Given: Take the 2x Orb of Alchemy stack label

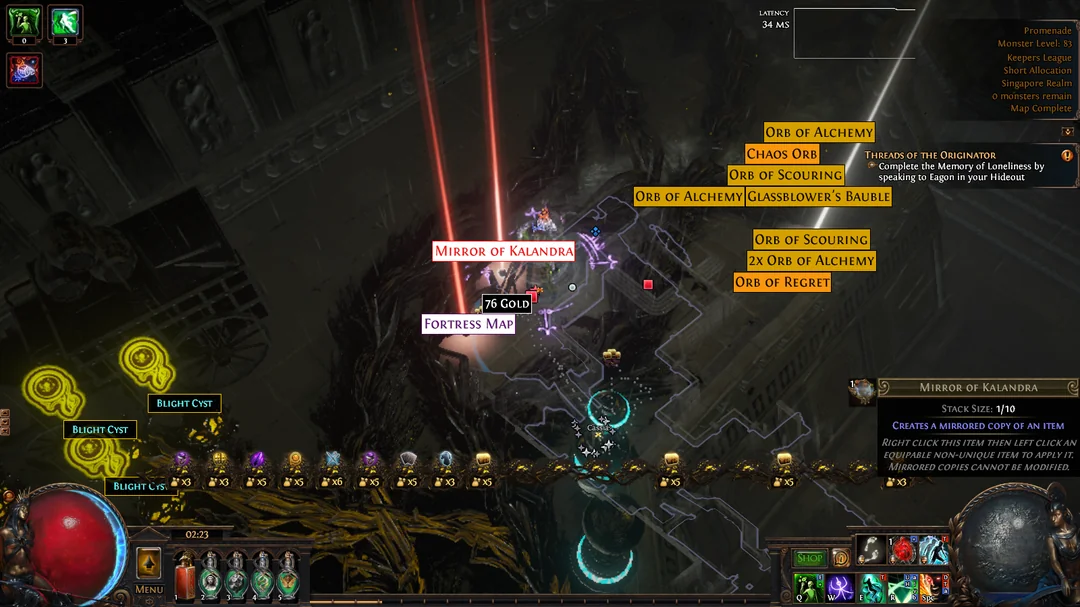Looking at the screenshot, I should (811, 261).
